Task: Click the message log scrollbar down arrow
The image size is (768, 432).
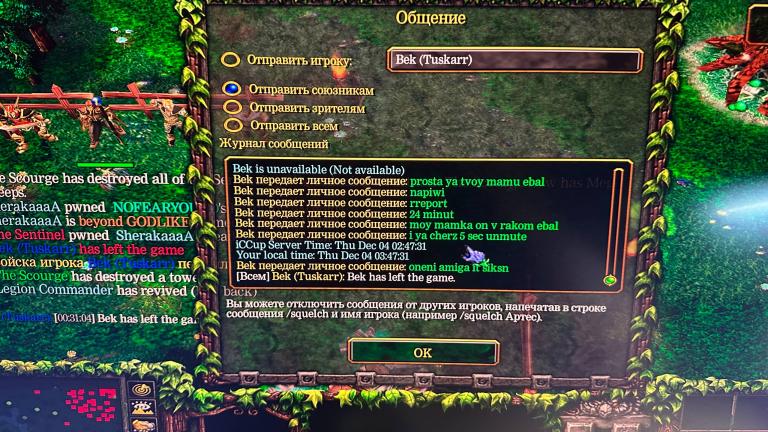Action: (609, 280)
